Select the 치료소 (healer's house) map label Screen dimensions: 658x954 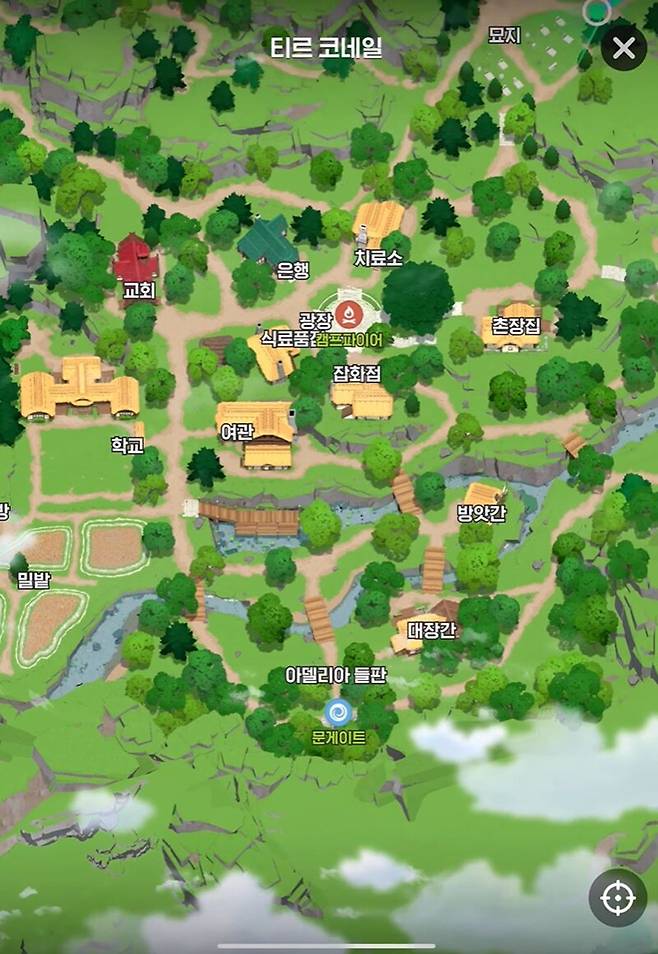[378, 258]
